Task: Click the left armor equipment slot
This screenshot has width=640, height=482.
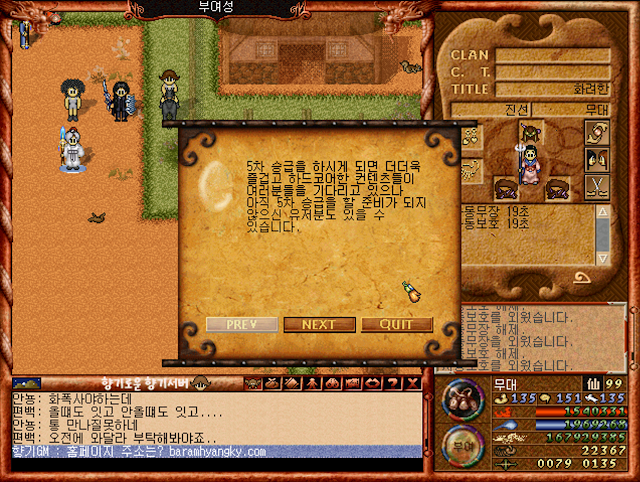Action: [506, 187]
